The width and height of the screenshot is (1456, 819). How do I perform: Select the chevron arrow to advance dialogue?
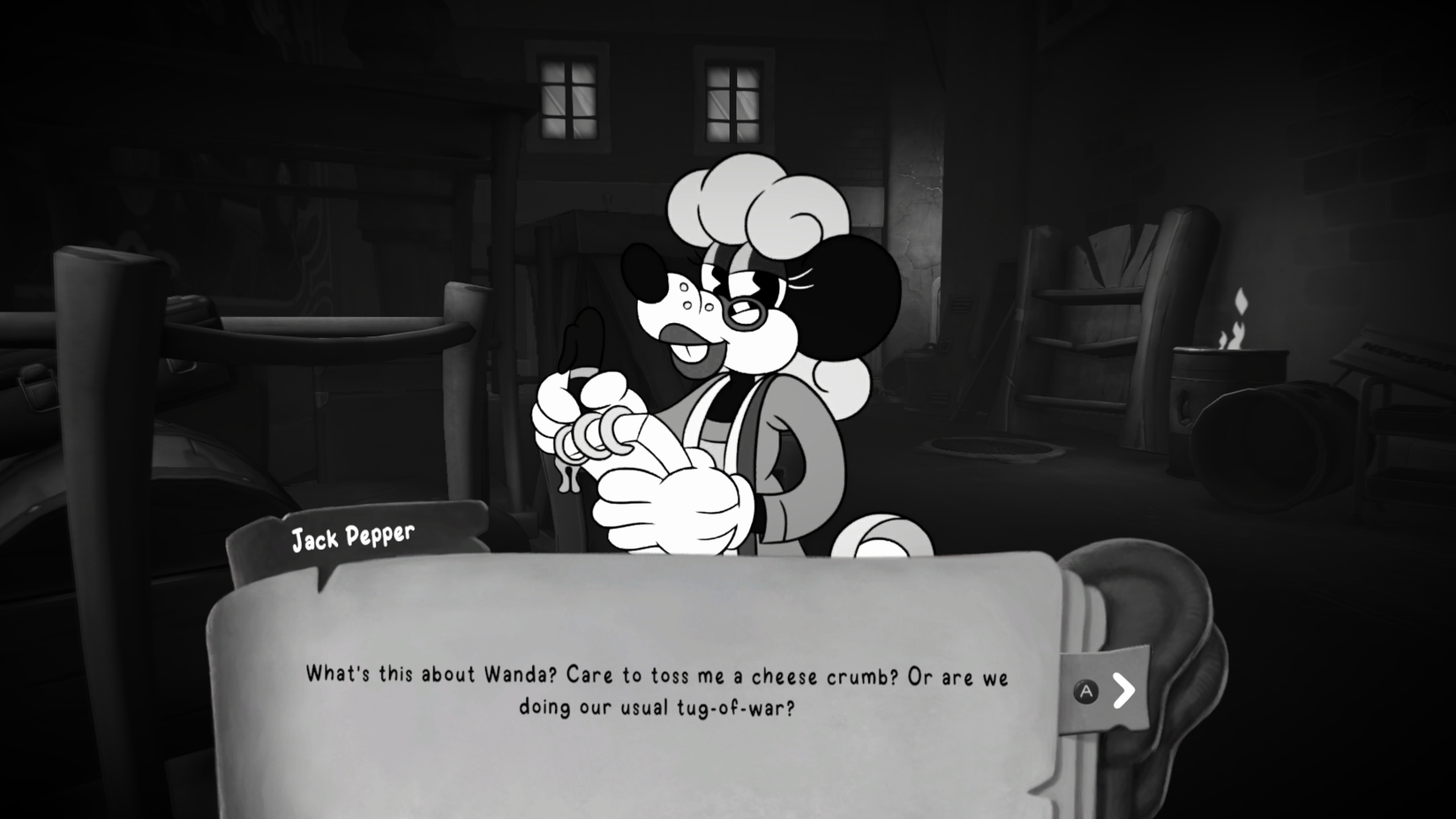(x=1122, y=691)
